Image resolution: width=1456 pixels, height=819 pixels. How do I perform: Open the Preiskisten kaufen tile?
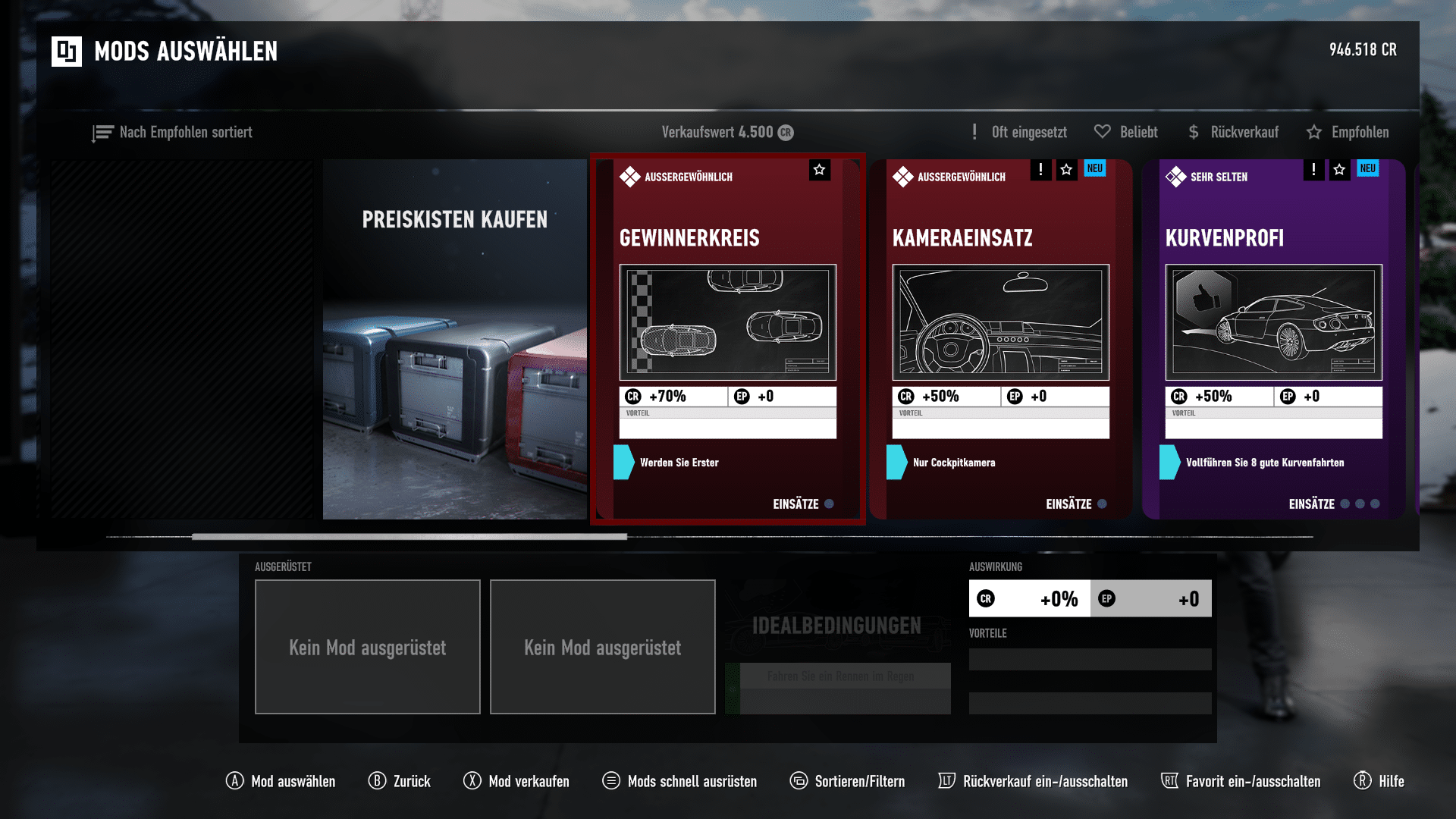point(454,339)
